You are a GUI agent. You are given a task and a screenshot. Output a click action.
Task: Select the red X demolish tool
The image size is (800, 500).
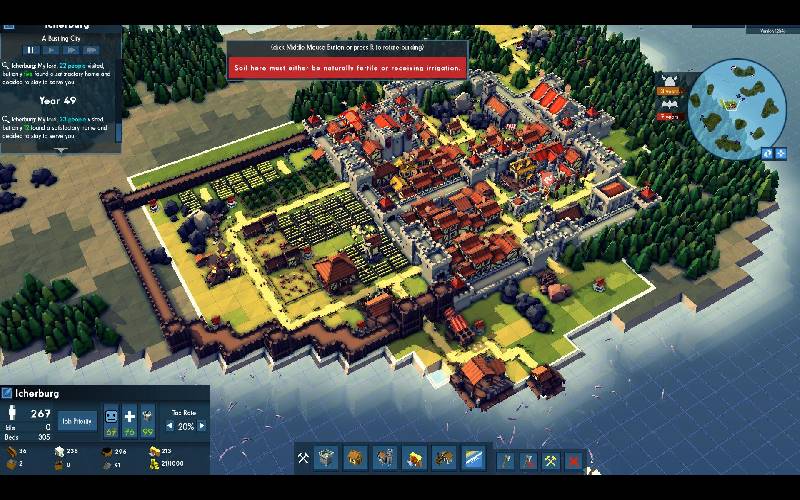pyautogui.click(x=574, y=460)
